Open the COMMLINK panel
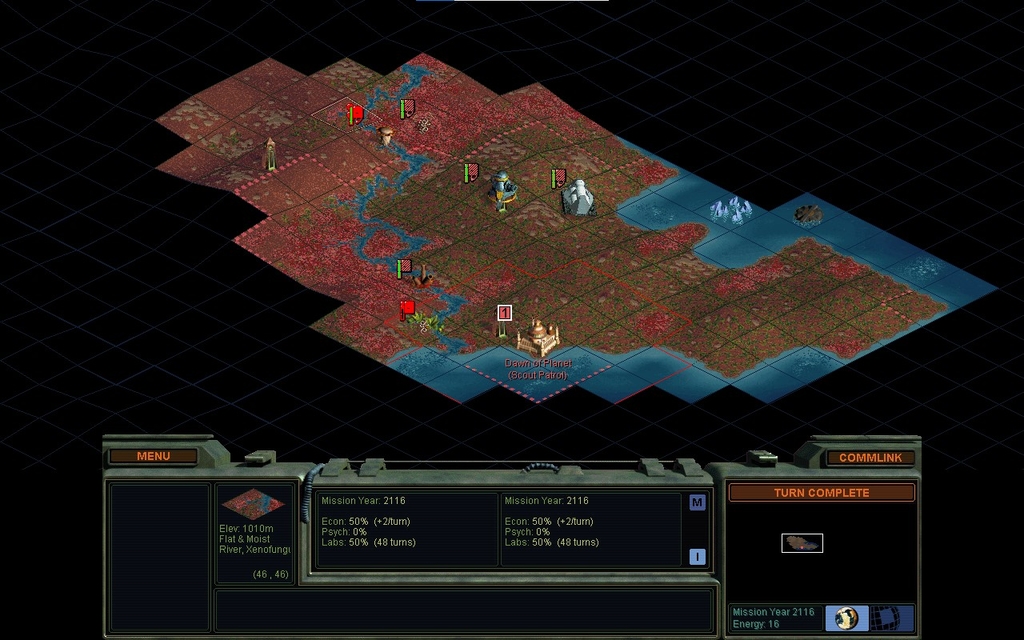1024x640 pixels. click(x=869, y=458)
